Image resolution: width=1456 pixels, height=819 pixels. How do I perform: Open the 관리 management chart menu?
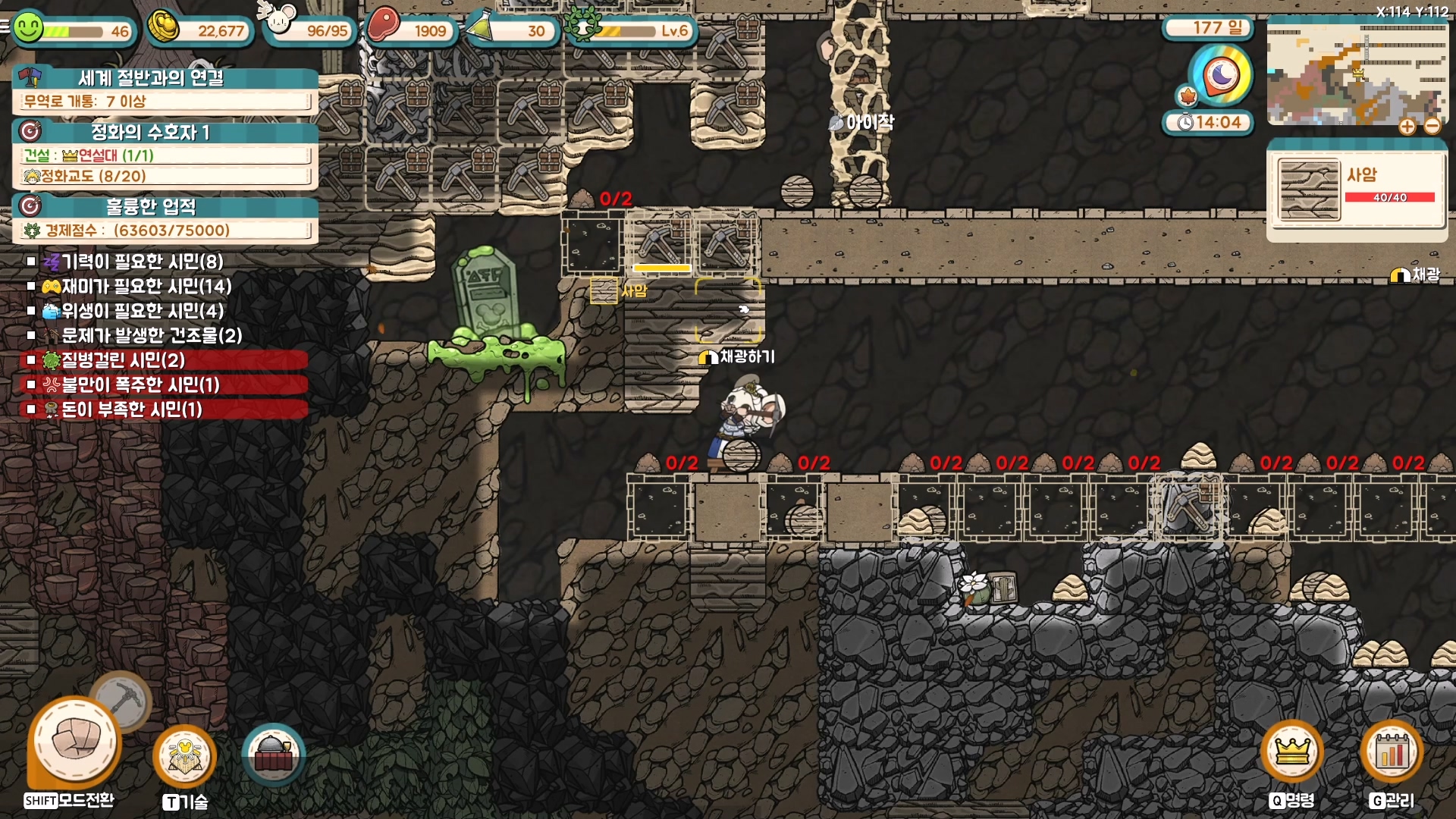click(1392, 752)
